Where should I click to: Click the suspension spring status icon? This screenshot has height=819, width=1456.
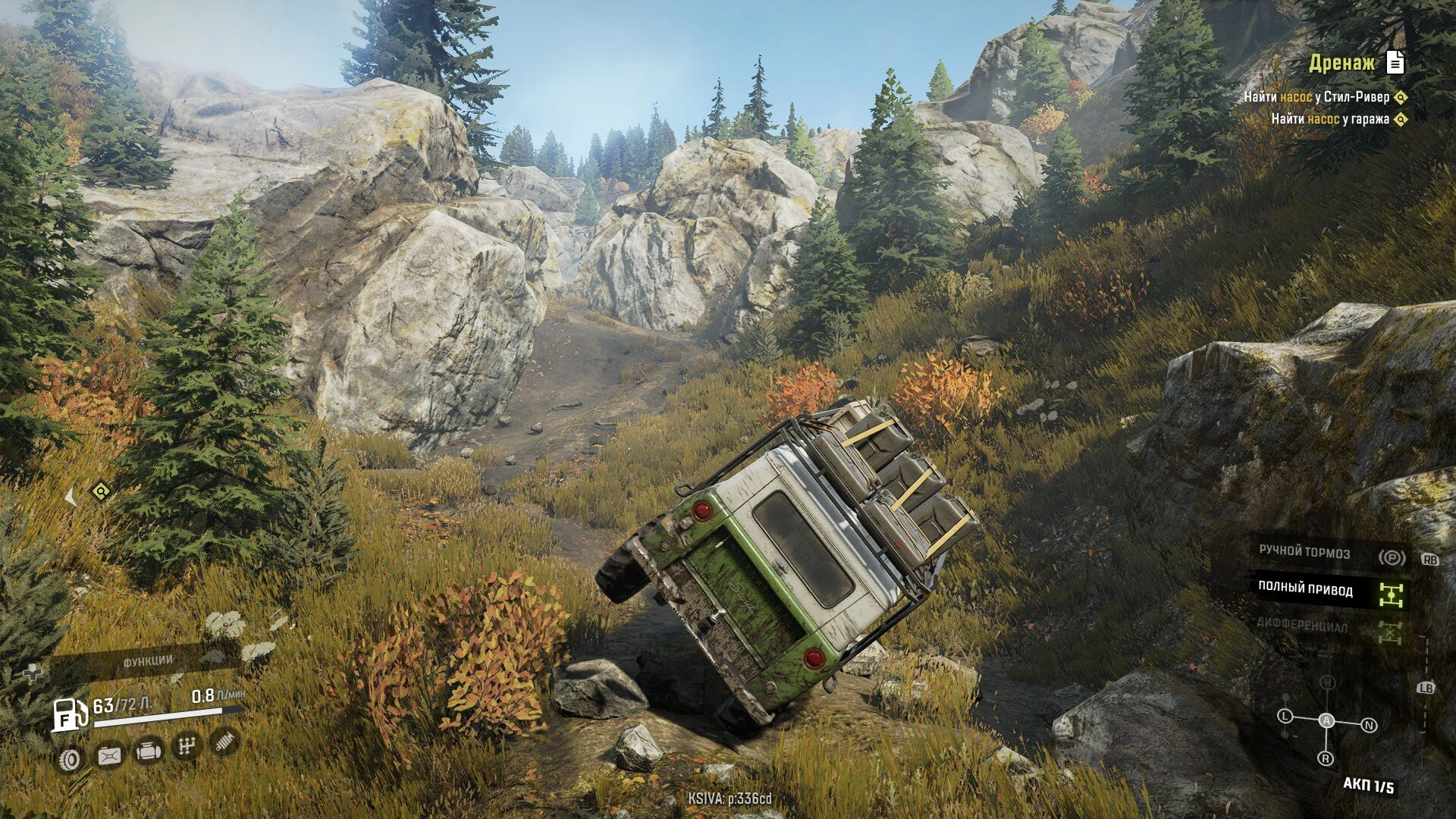tap(224, 741)
